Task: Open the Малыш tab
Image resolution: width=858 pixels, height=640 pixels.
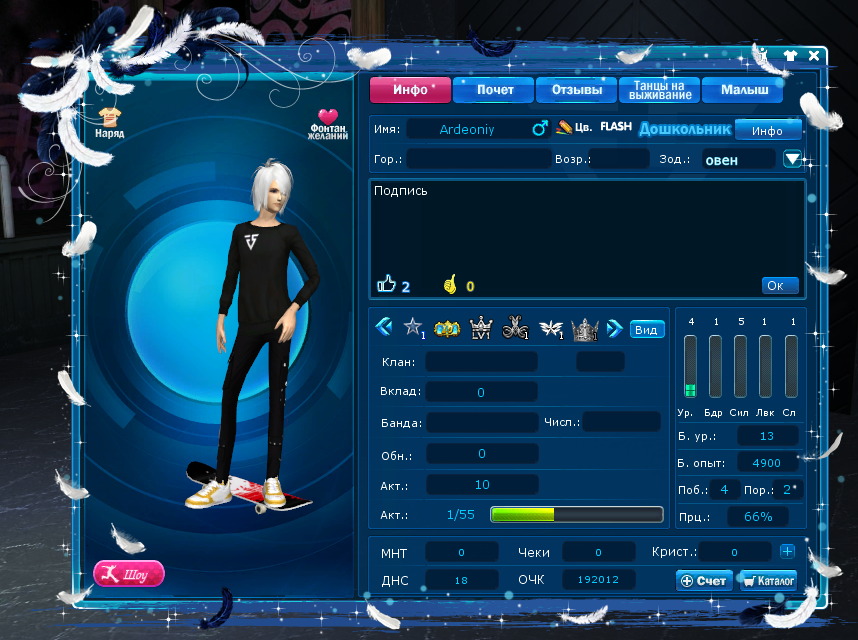Action: (x=741, y=90)
